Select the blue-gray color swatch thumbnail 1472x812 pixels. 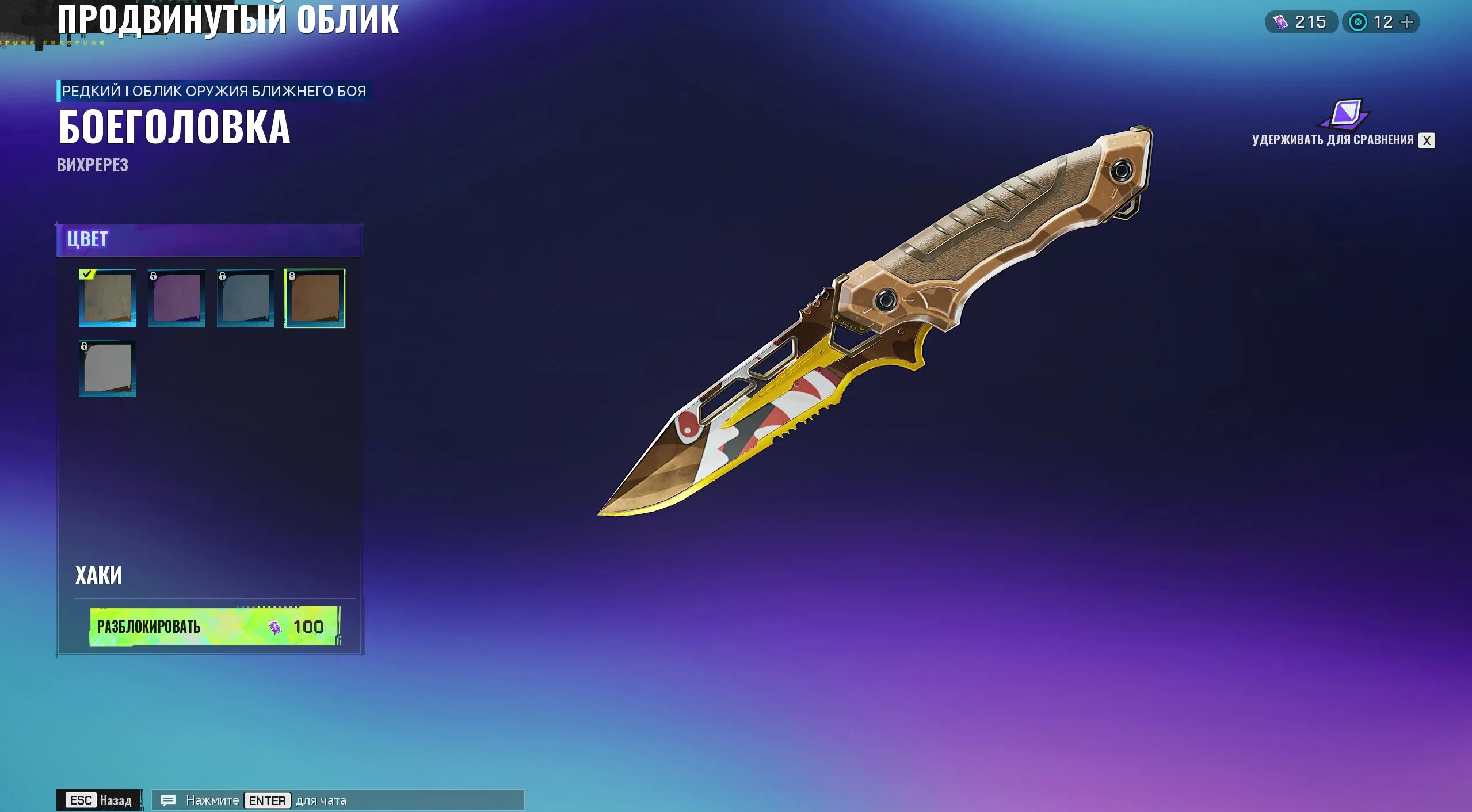[246, 299]
